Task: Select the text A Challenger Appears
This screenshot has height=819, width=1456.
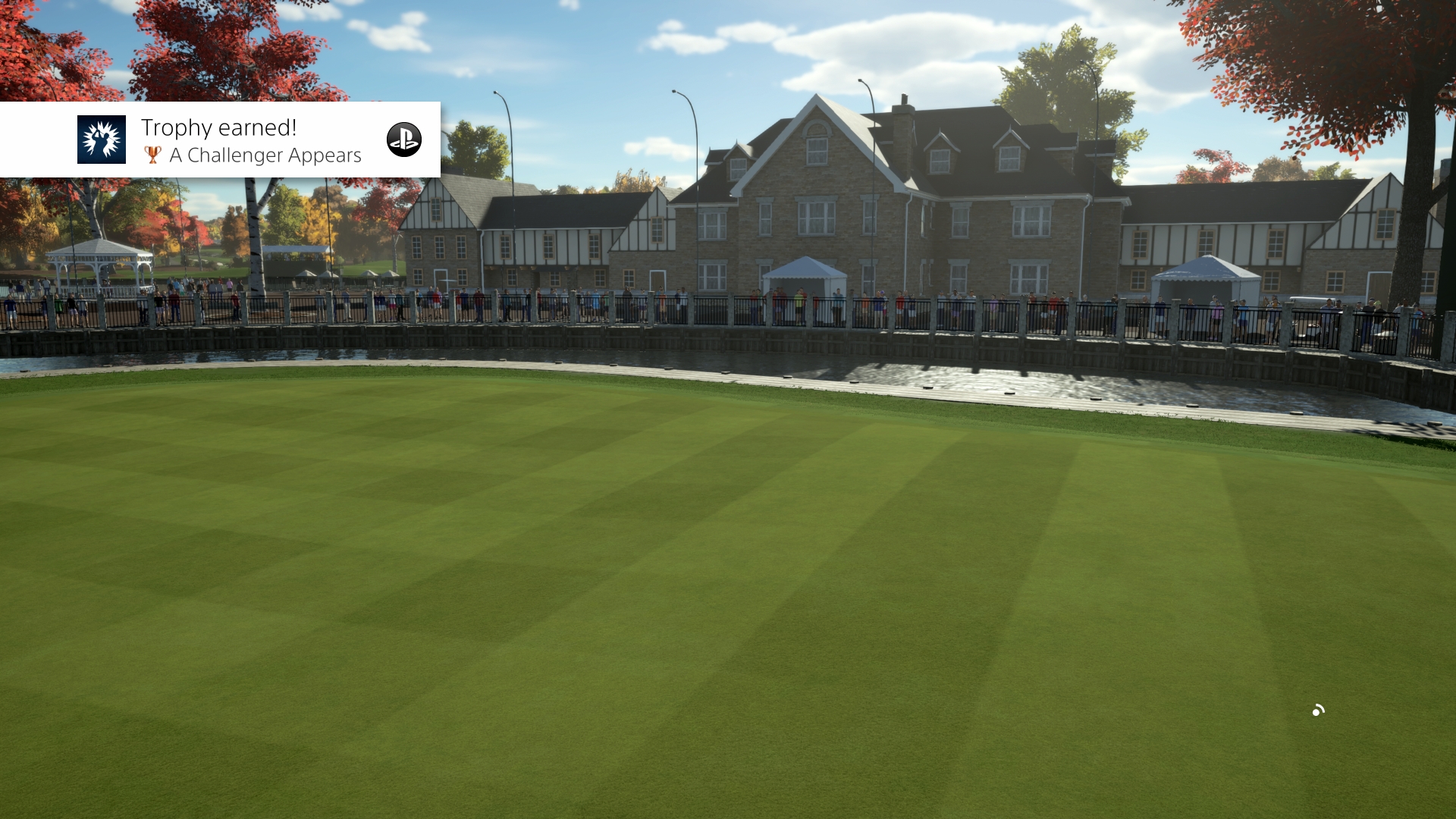Action: pyautogui.click(x=265, y=155)
